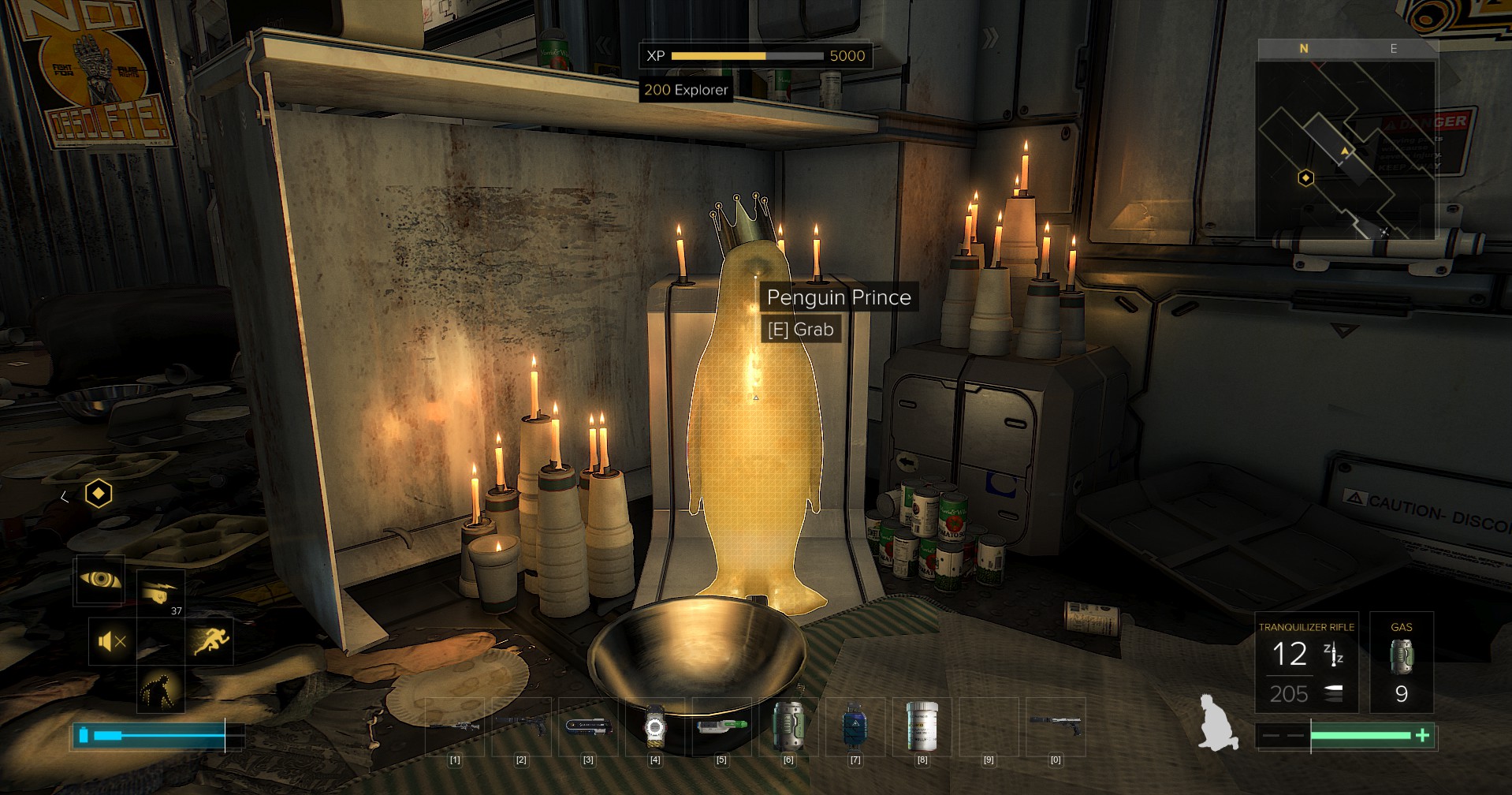The image size is (1512, 795).
Task: Activate the lightning fist augmentation
Action: [161, 593]
